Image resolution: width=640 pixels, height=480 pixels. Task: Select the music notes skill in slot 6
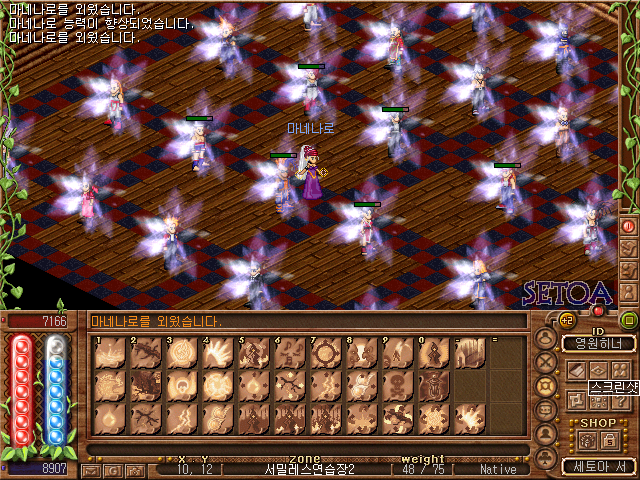coord(289,353)
